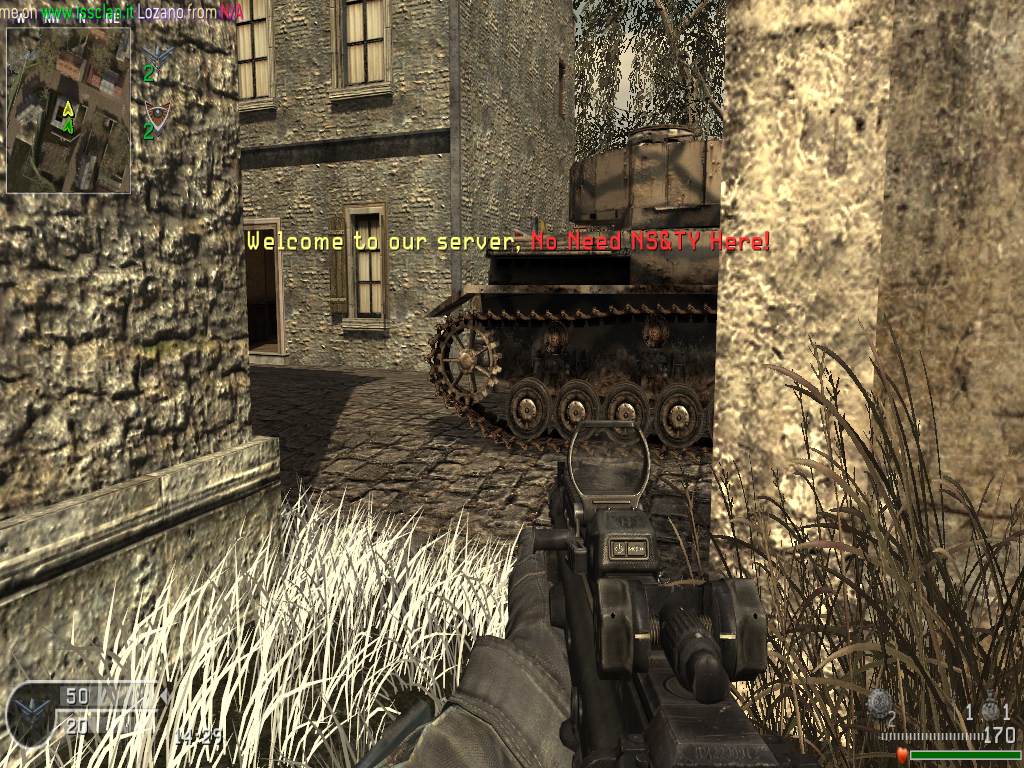Select the round special grenade icon
Image resolution: width=1024 pixels, height=768 pixels.
[x=879, y=702]
